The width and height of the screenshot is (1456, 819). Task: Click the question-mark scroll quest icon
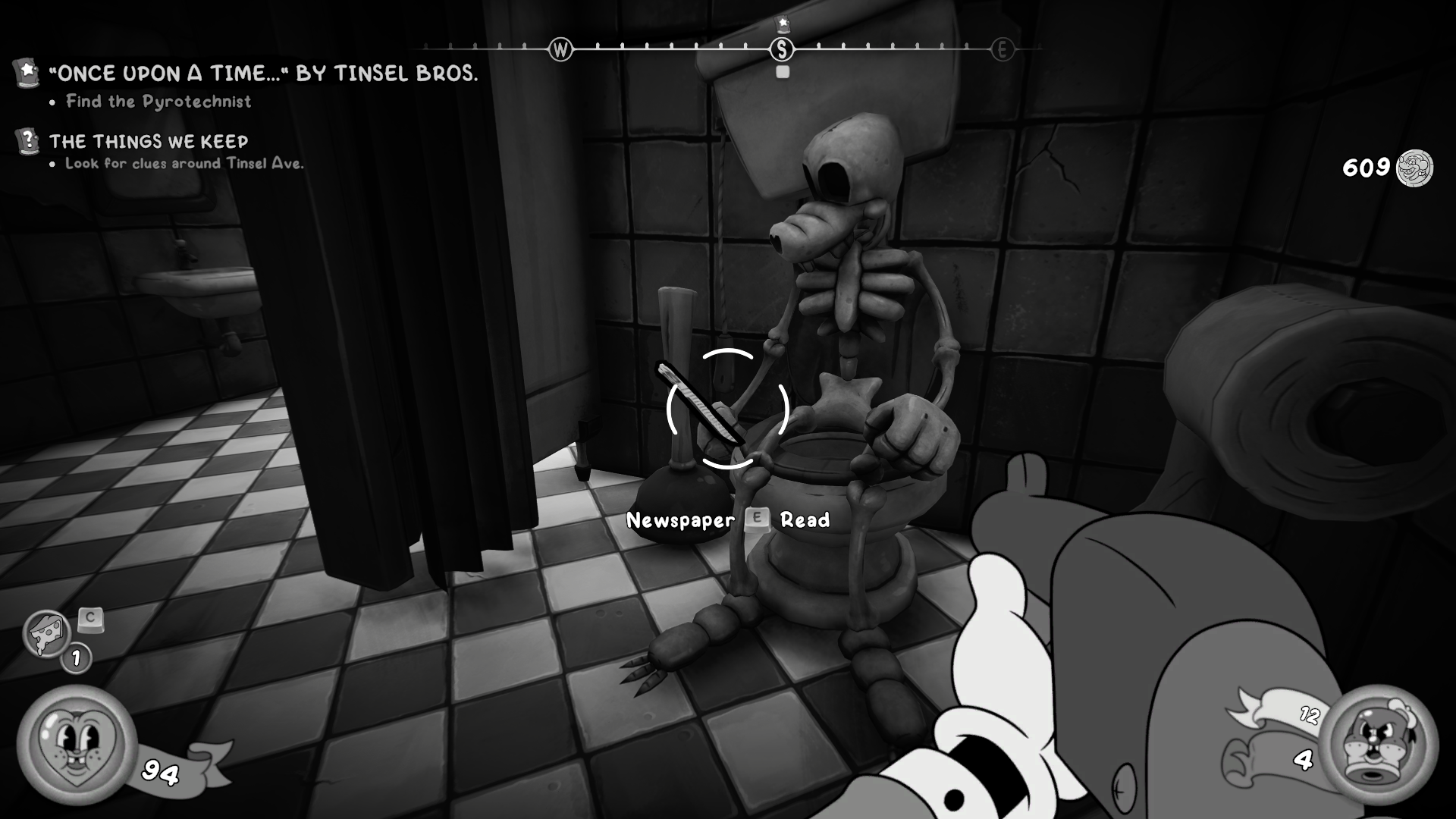(25, 140)
